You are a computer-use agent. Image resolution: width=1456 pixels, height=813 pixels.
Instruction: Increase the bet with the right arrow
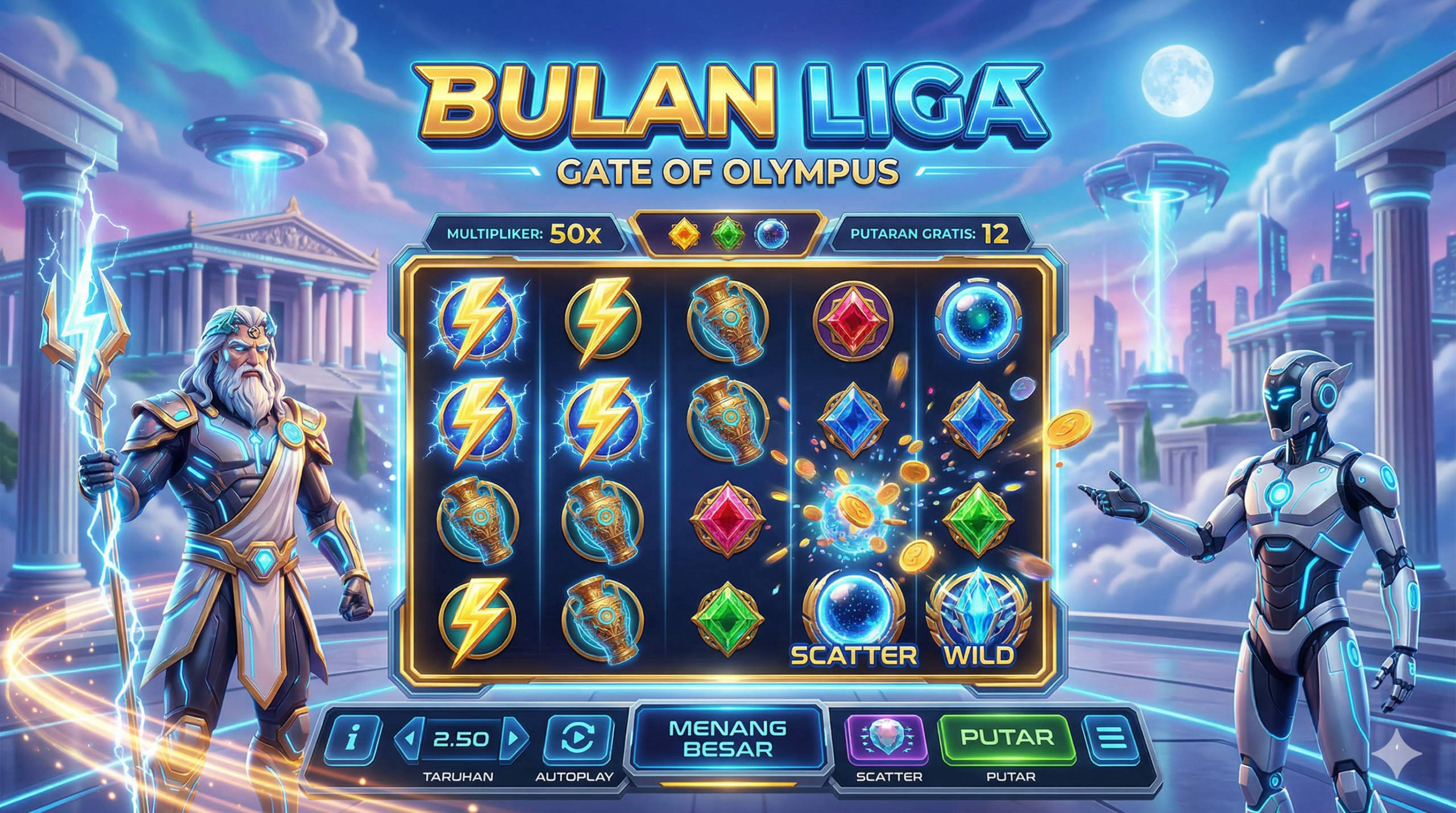(514, 738)
